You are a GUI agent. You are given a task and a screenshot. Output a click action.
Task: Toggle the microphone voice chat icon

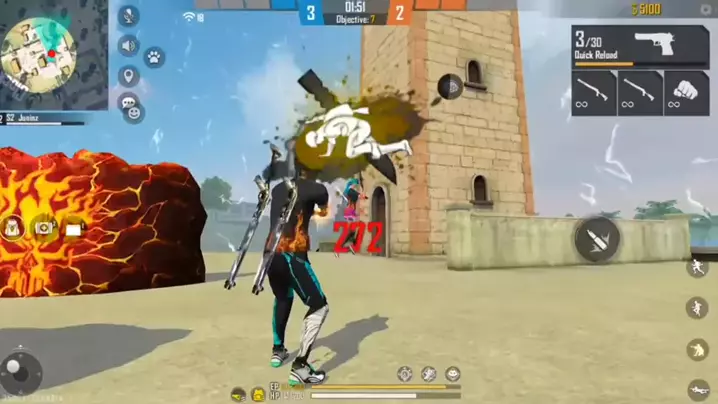click(x=128, y=16)
